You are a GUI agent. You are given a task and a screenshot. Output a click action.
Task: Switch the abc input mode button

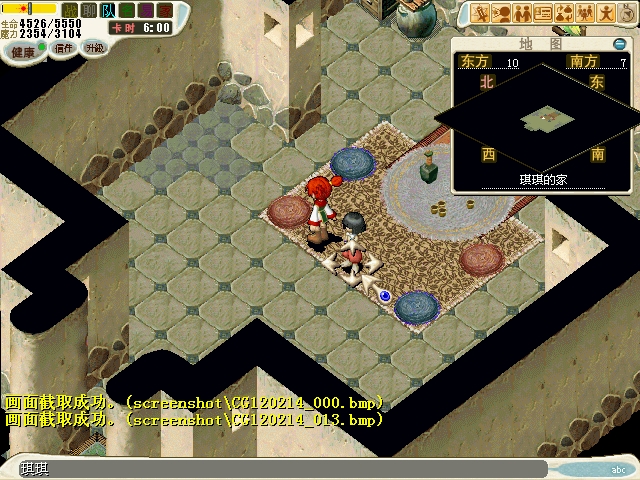click(617, 469)
